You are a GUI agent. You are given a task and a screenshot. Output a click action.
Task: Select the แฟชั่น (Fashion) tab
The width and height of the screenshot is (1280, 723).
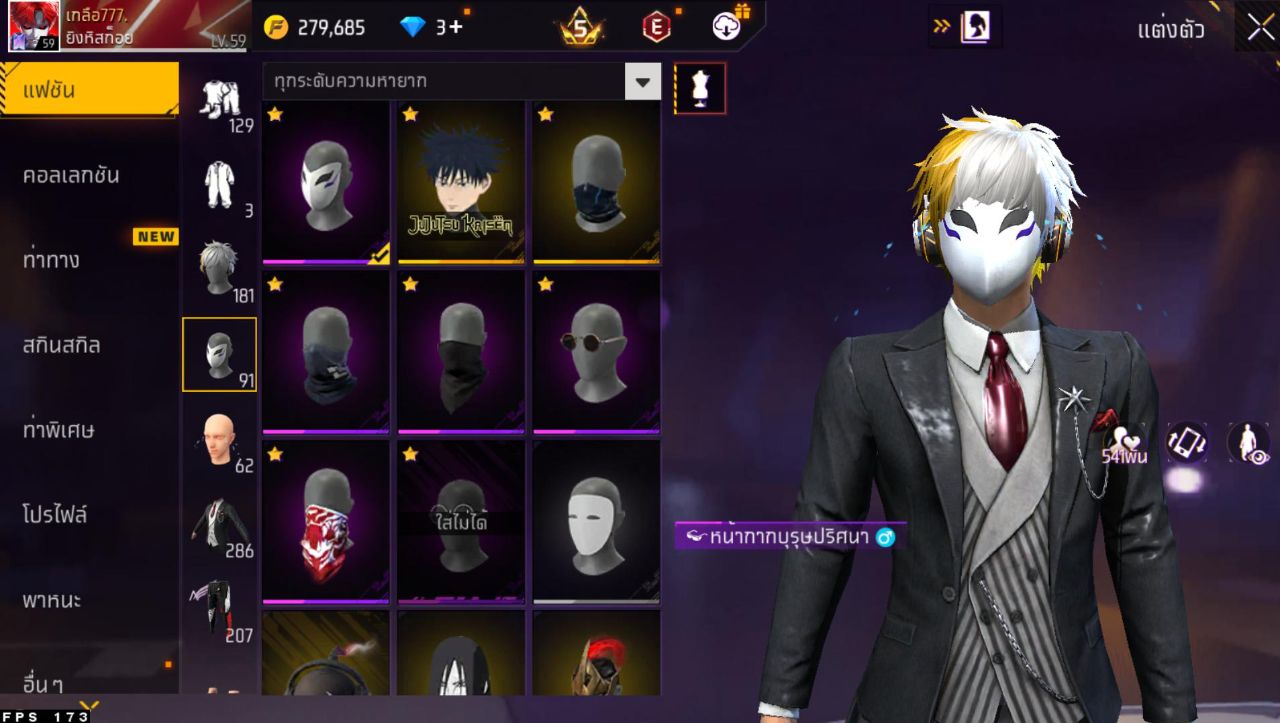(x=88, y=91)
